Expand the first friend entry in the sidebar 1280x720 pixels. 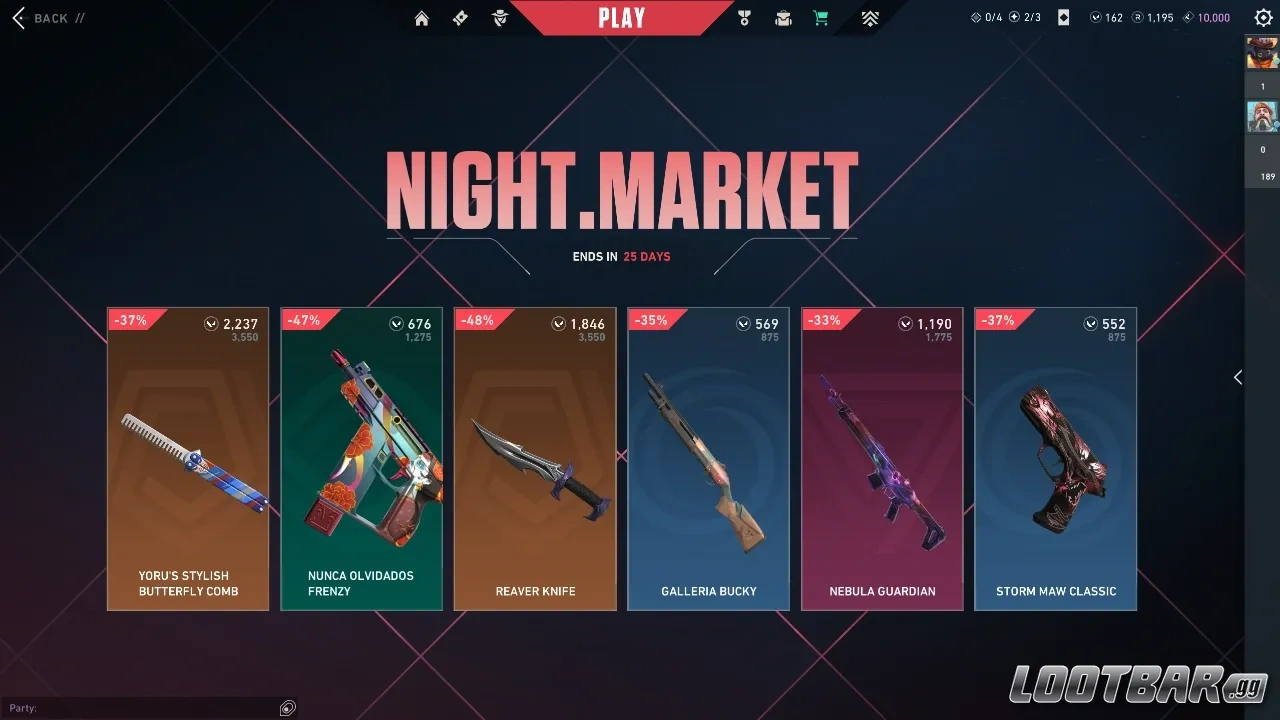pyautogui.click(x=1263, y=53)
